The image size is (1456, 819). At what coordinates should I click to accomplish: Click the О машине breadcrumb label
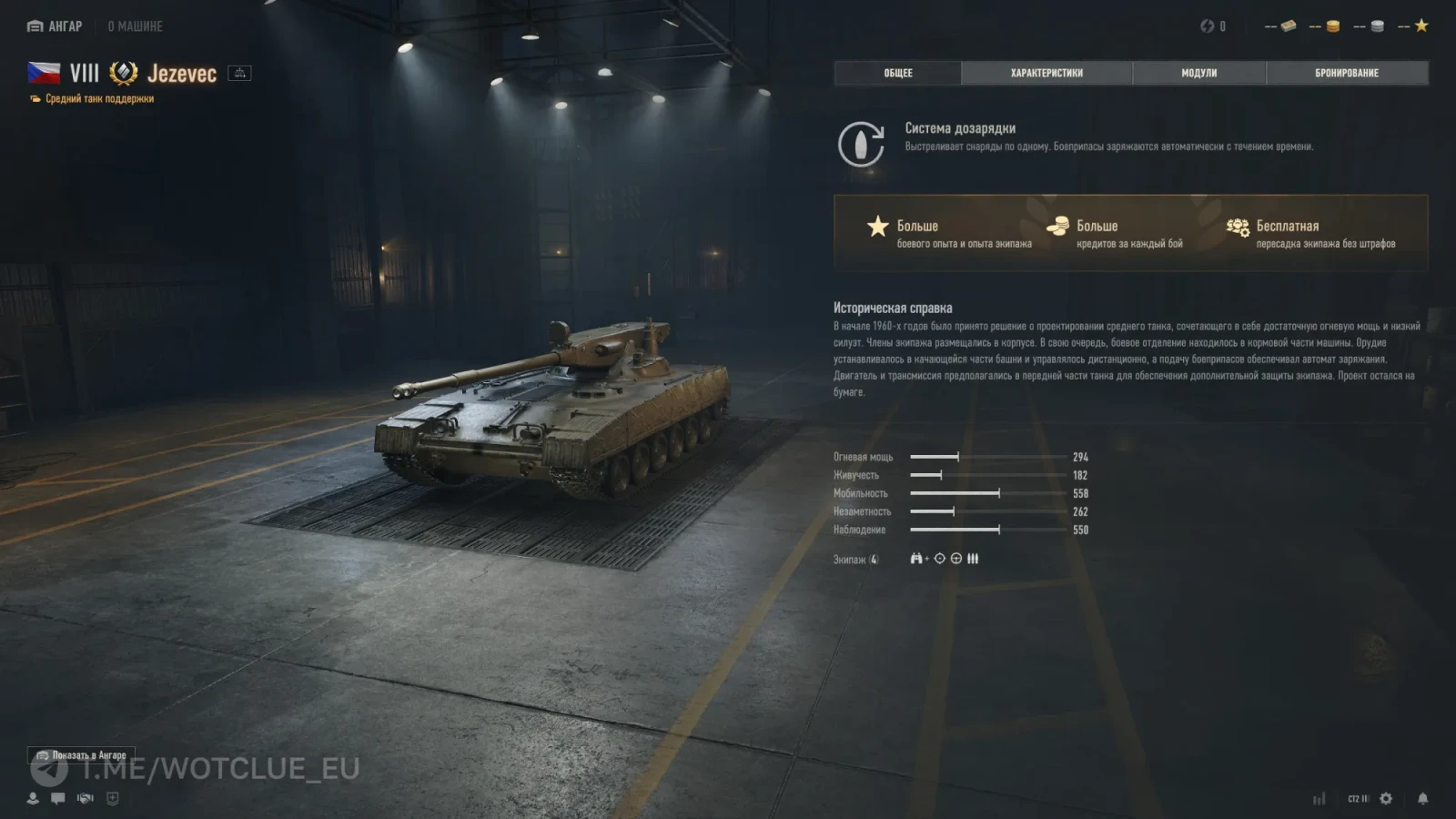click(x=135, y=26)
